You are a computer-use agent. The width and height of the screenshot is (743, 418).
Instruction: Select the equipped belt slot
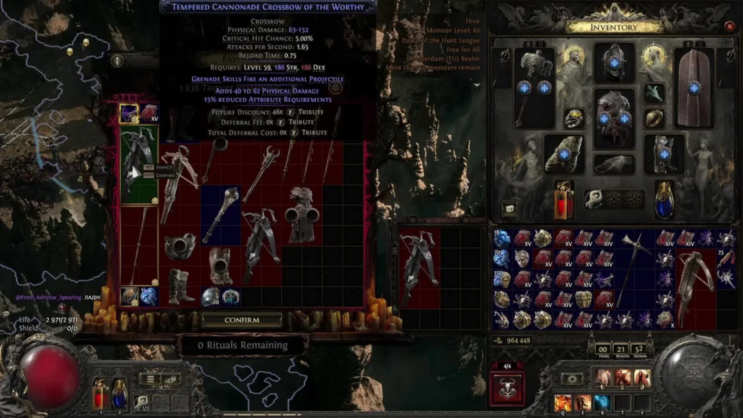coord(614,165)
